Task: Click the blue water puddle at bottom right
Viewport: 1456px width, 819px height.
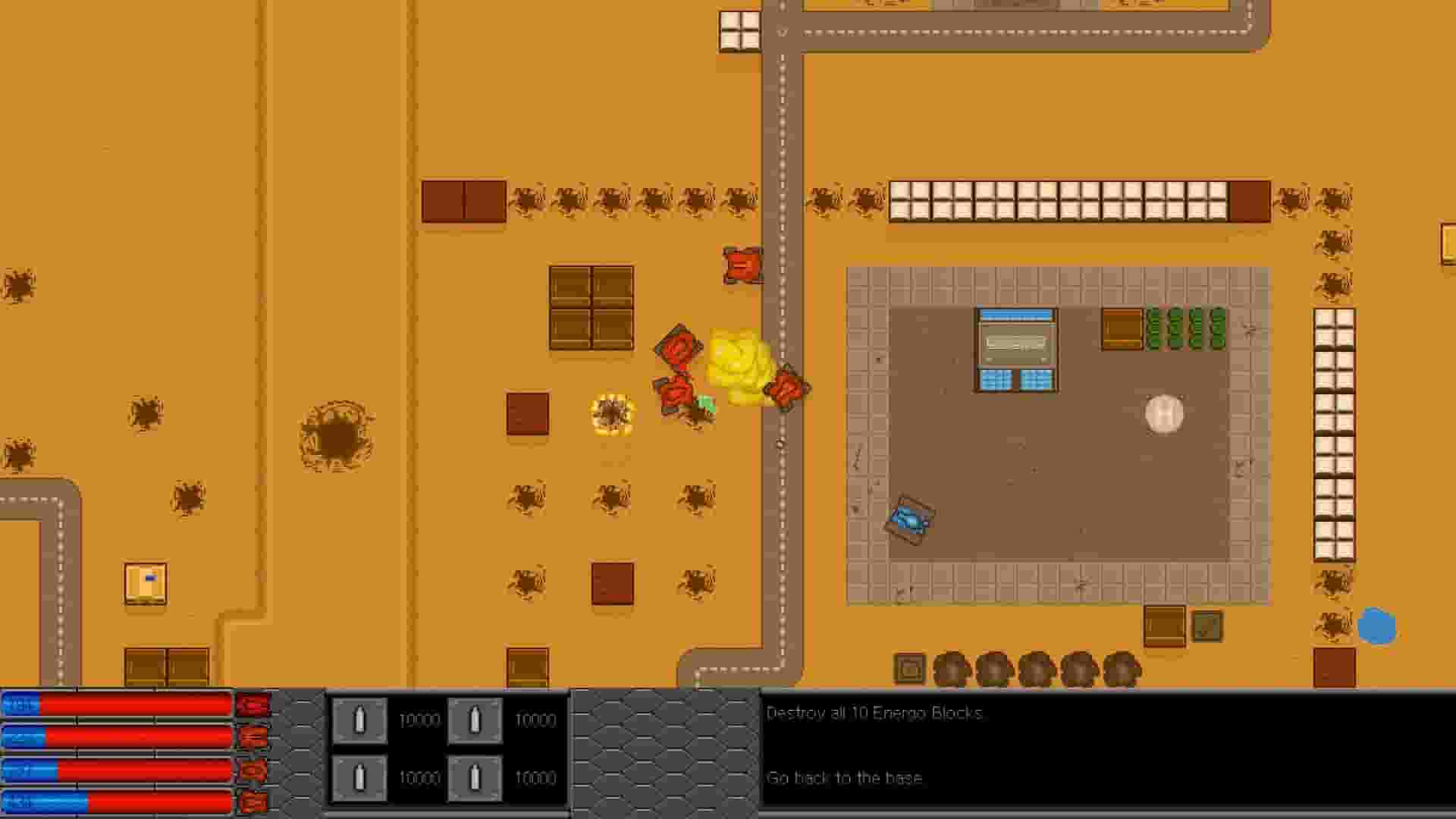Action: [x=1376, y=626]
